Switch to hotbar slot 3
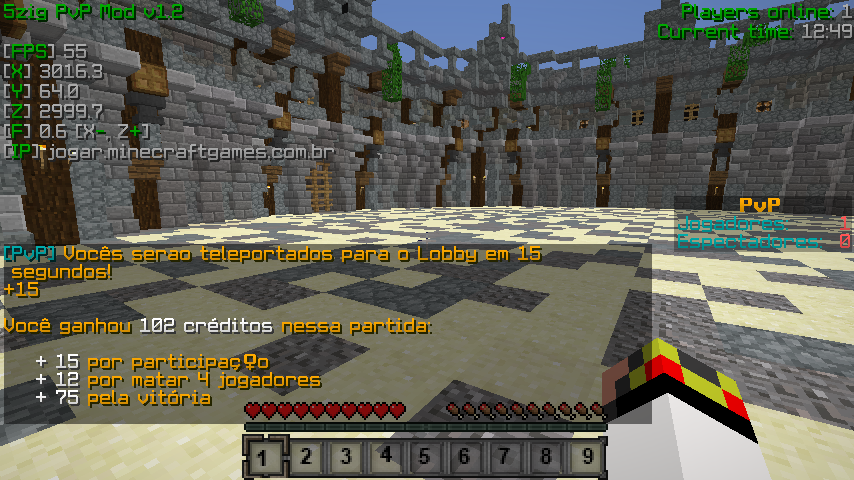Image resolution: width=854 pixels, height=480 pixels. [x=346, y=458]
